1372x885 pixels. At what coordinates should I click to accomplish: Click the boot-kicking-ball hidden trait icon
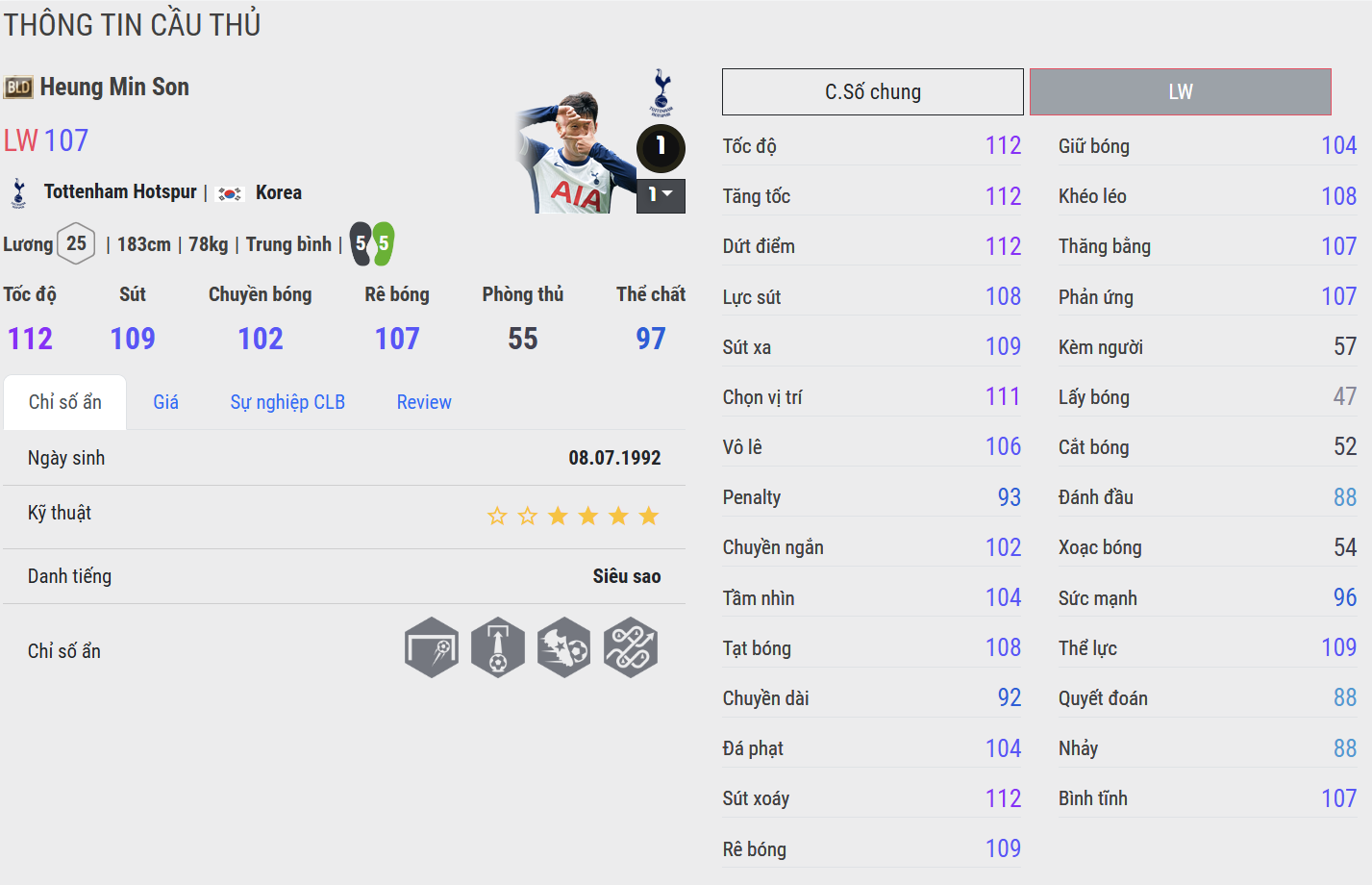click(x=564, y=647)
